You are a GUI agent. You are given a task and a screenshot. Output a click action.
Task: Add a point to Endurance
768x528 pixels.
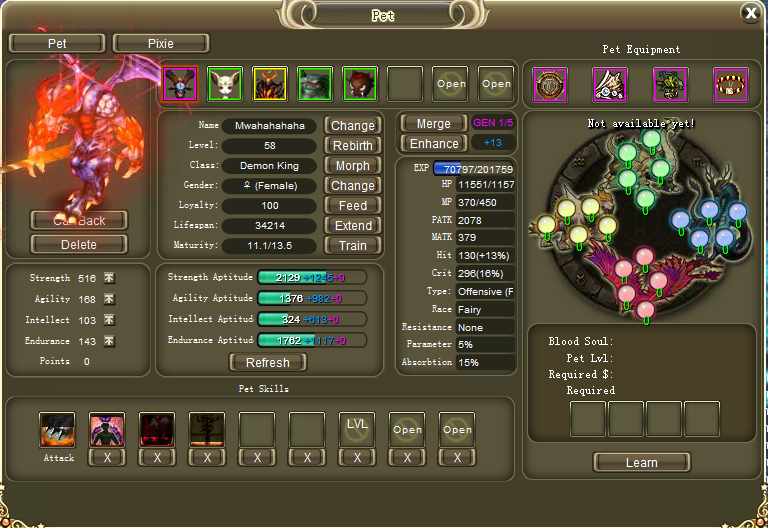tap(109, 341)
